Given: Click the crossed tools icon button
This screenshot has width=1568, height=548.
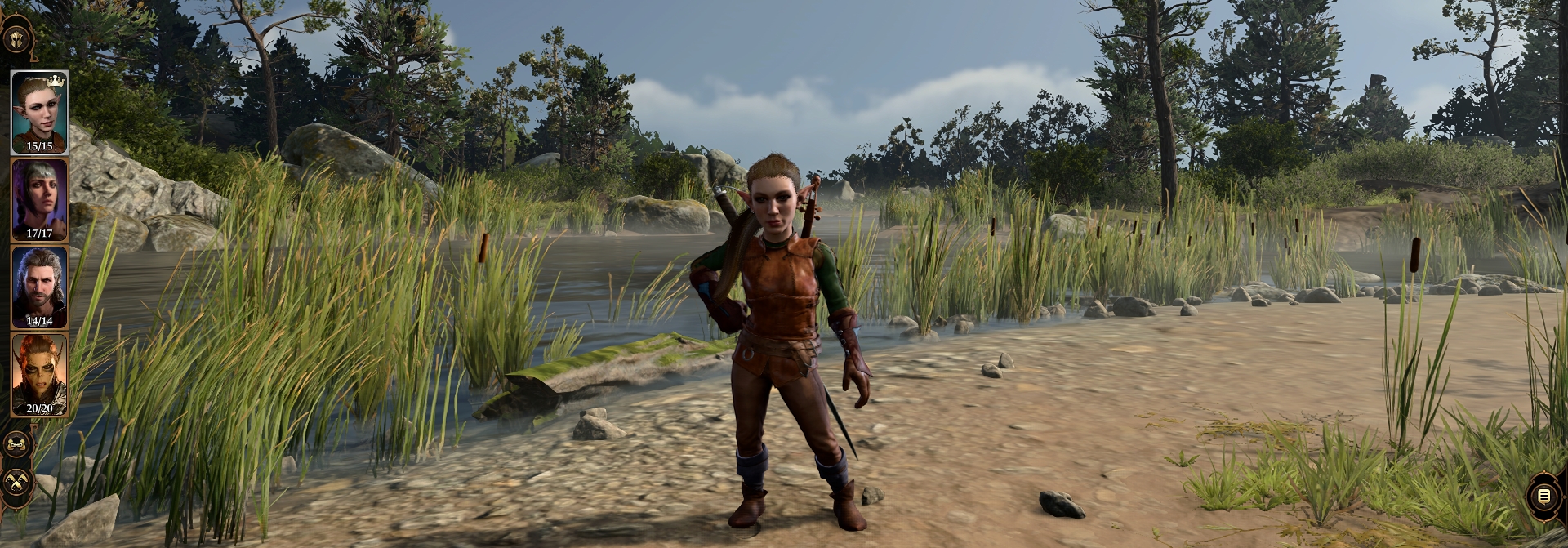Looking at the screenshot, I should pyautogui.click(x=17, y=482).
